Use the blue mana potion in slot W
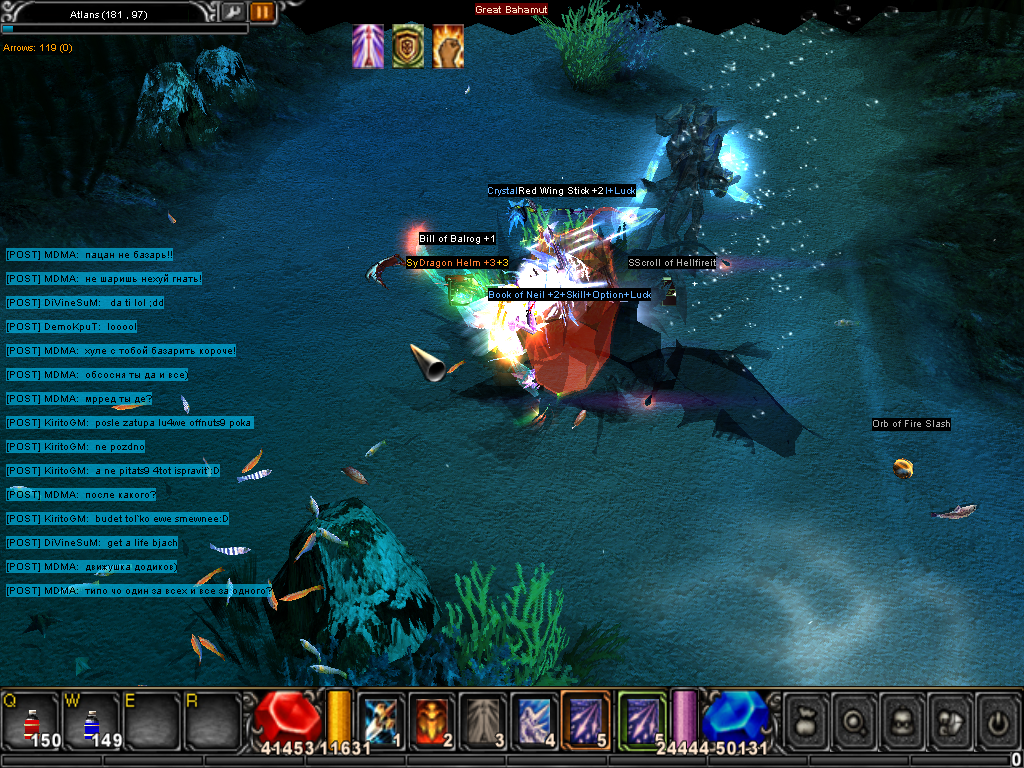 coord(91,720)
